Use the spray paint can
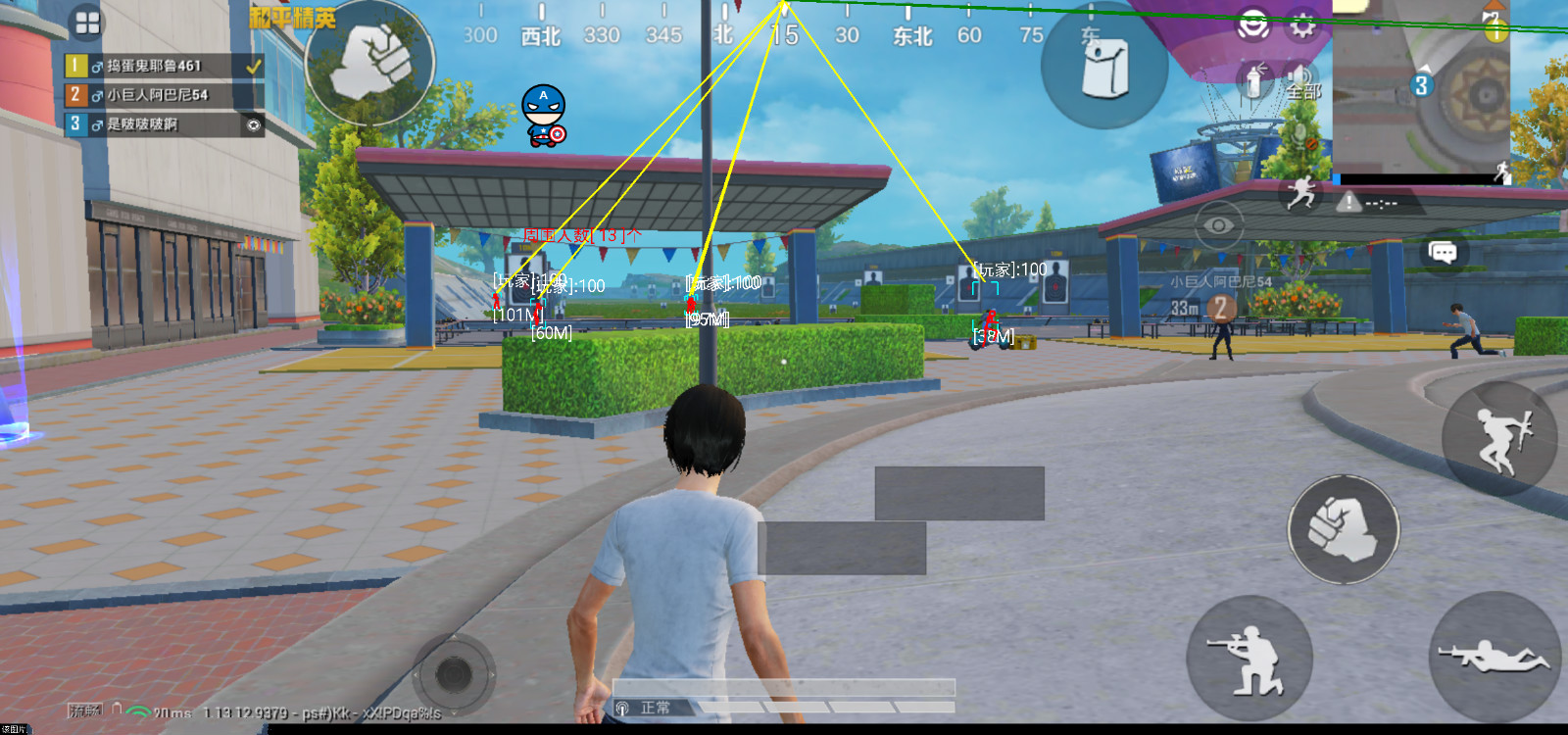The image size is (1568, 735). click(1253, 80)
